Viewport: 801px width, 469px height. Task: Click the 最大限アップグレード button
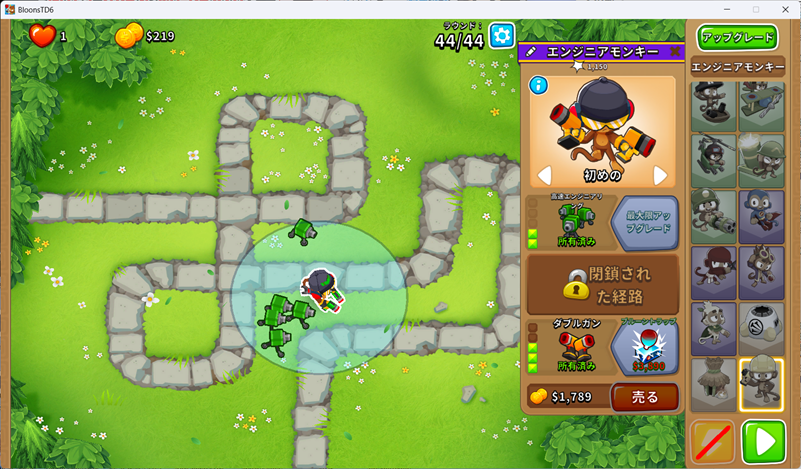tap(643, 222)
